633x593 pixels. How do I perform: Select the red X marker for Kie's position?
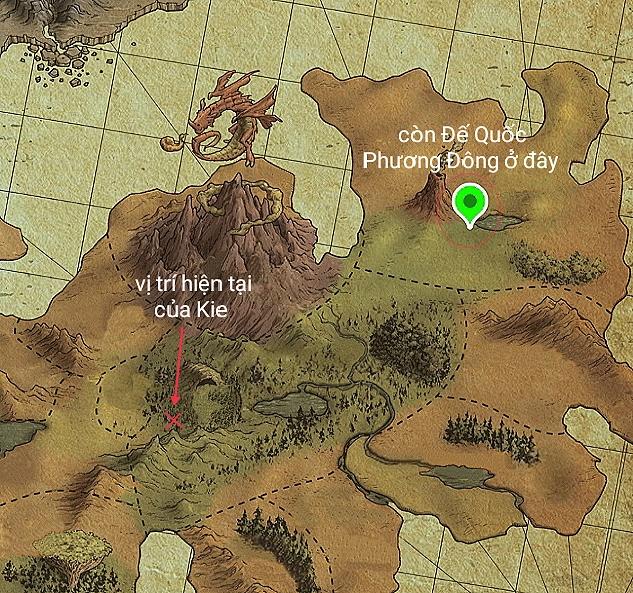coord(174,421)
